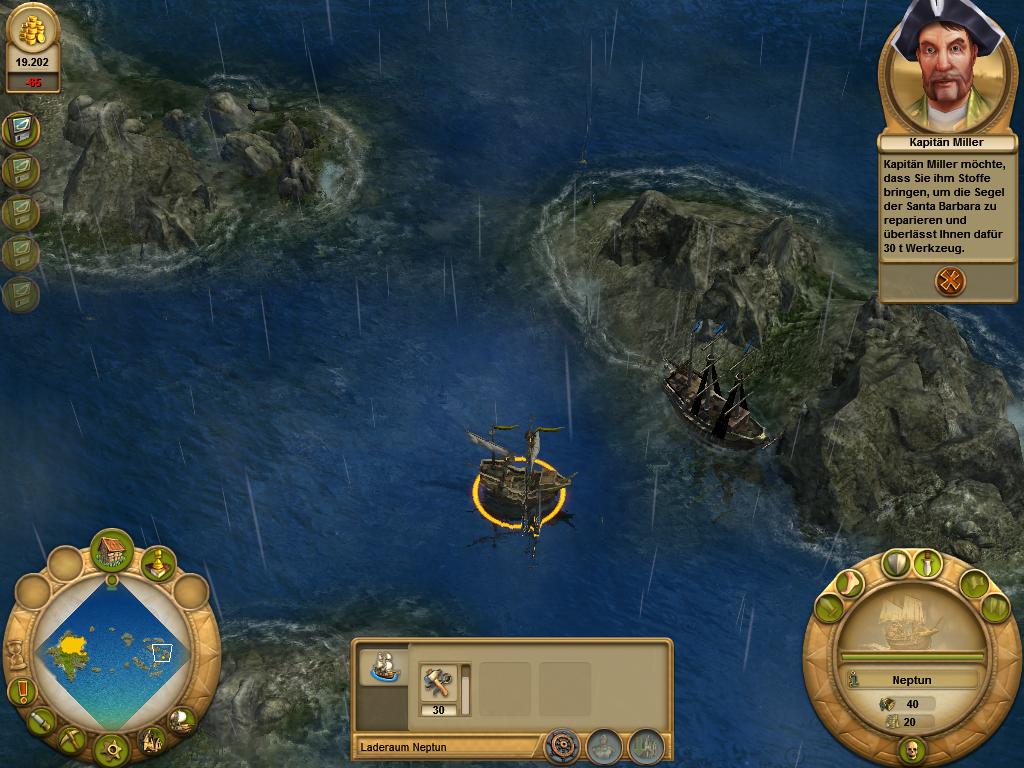Viewport: 1024px width, 768px height.
Task: Click the orange crossed-tools quest button
Action: 950,281
